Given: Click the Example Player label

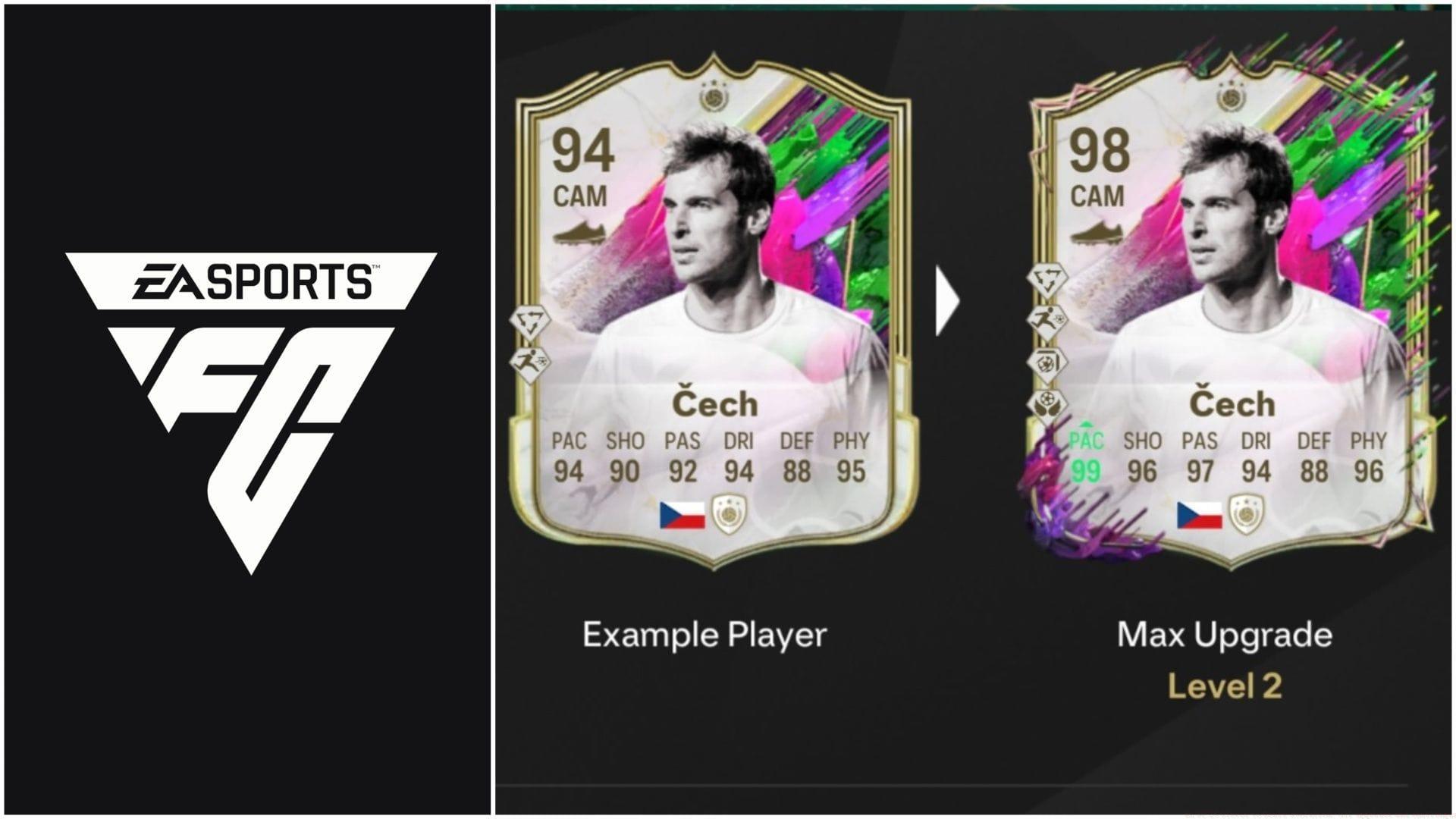Looking at the screenshot, I should pos(705,632).
